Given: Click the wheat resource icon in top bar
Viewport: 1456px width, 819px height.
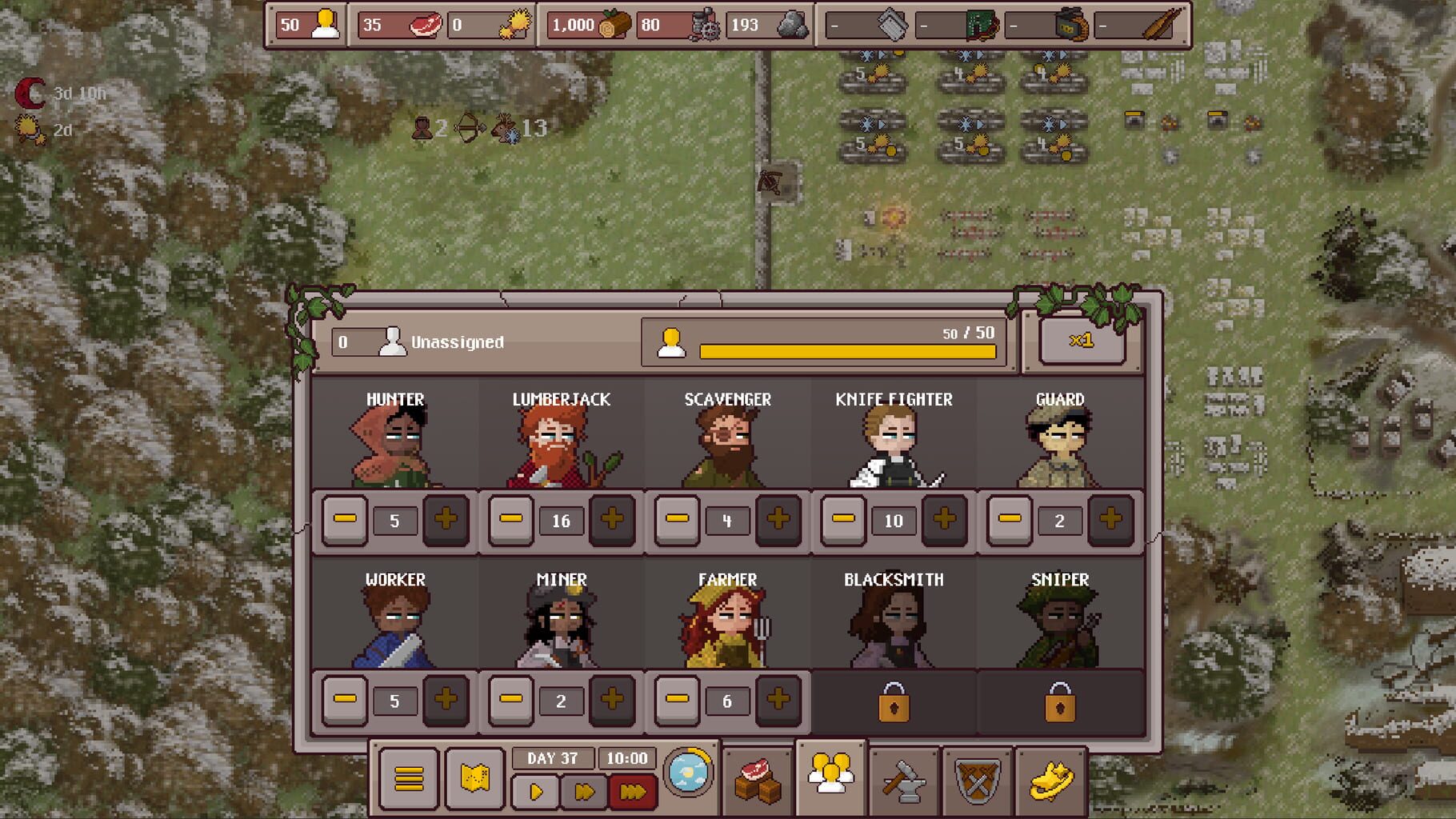Looking at the screenshot, I should (x=515, y=25).
